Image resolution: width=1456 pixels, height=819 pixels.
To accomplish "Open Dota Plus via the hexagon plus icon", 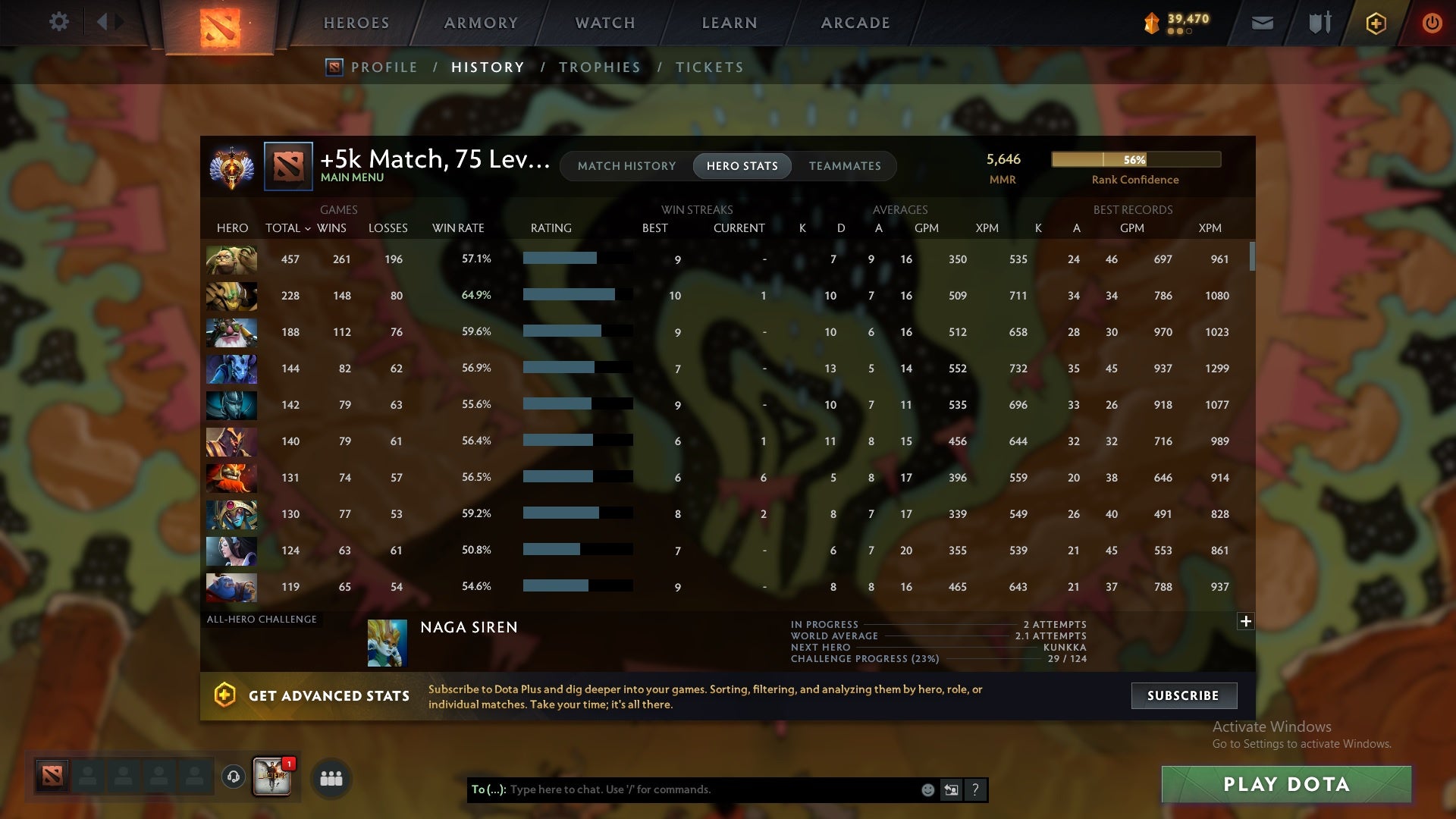I will pos(1375,23).
